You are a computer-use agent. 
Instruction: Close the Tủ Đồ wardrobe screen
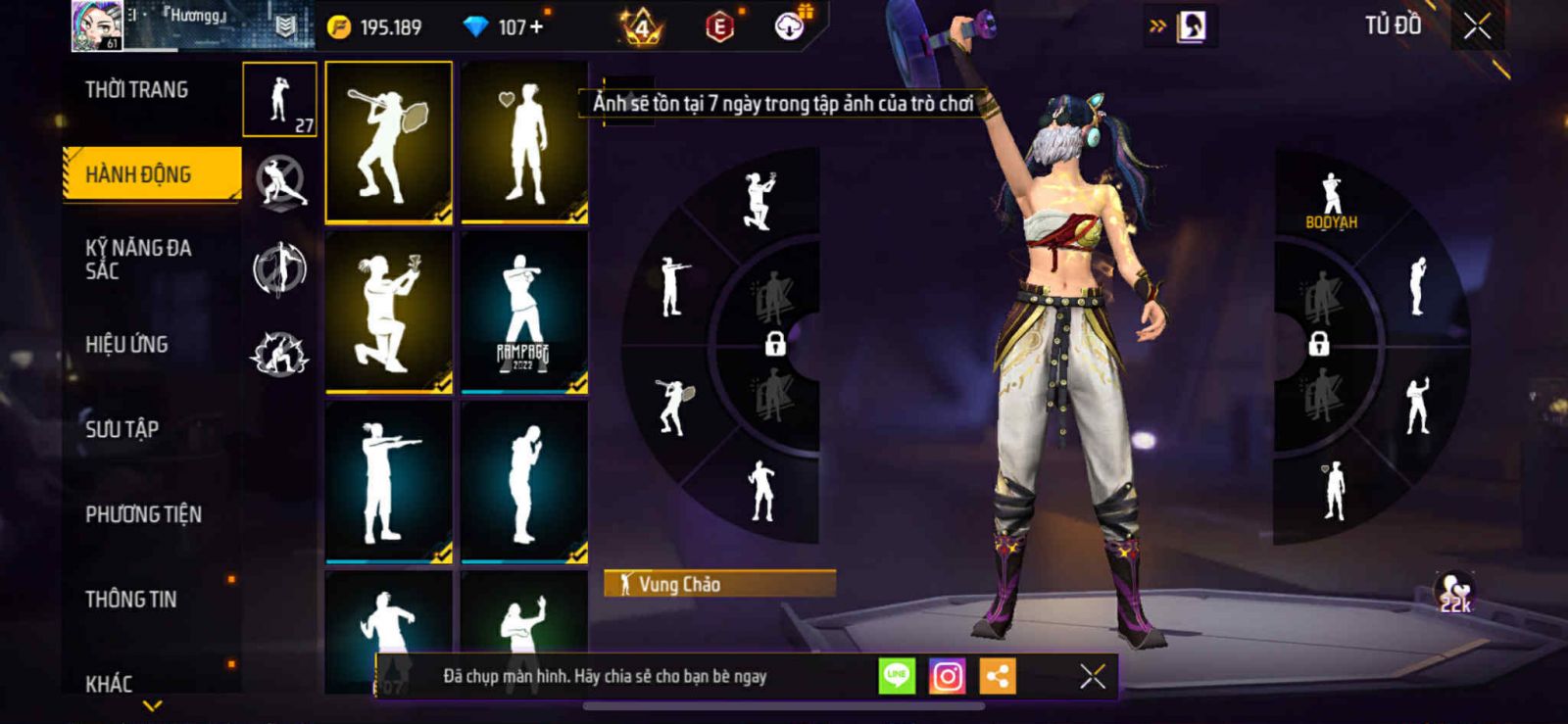[x=1477, y=26]
